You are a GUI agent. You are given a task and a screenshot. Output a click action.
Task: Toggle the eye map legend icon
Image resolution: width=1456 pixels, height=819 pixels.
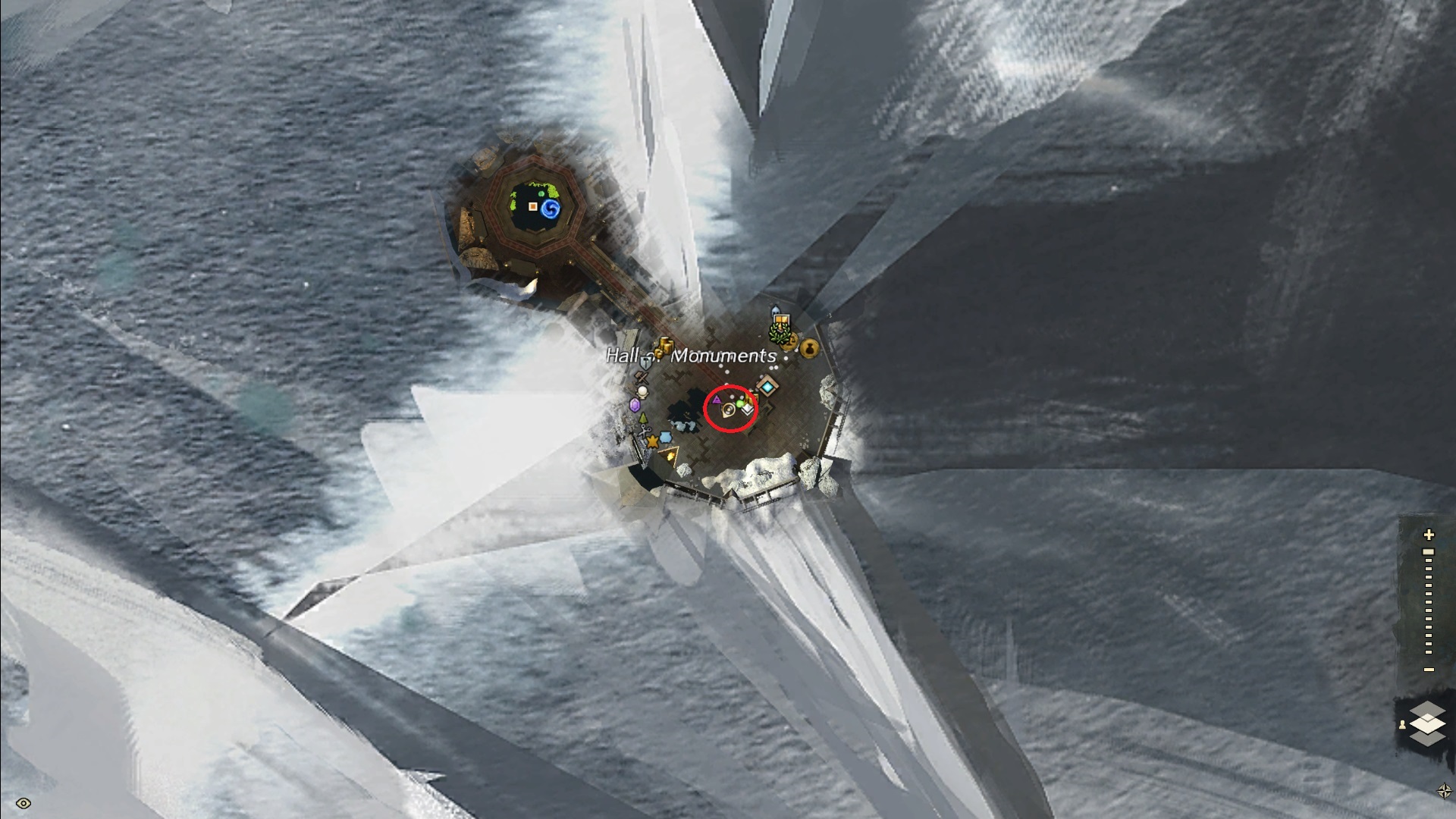23,804
